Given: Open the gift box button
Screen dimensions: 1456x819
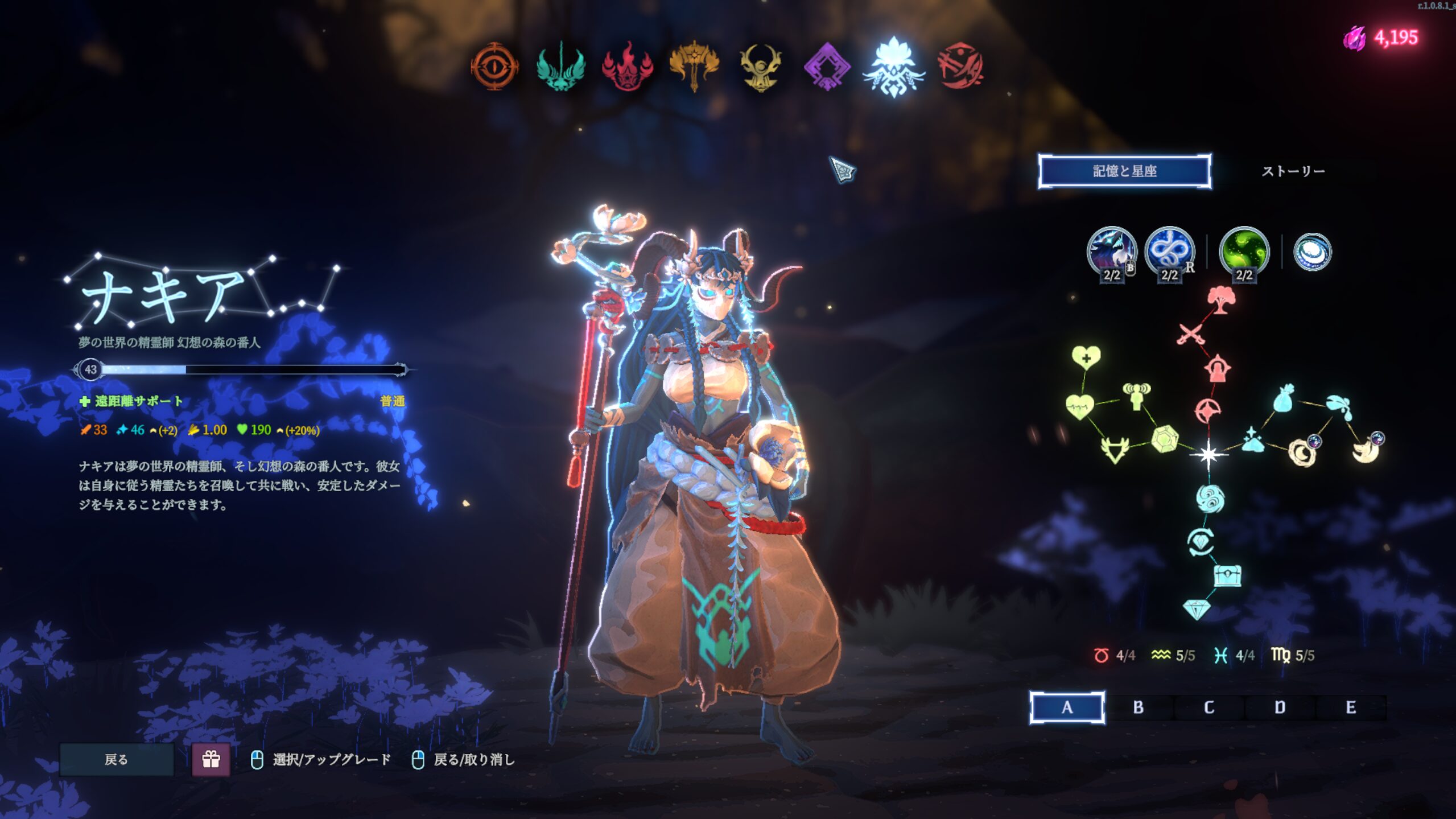Looking at the screenshot, I should pyautogui.click(x=211, y=759).
